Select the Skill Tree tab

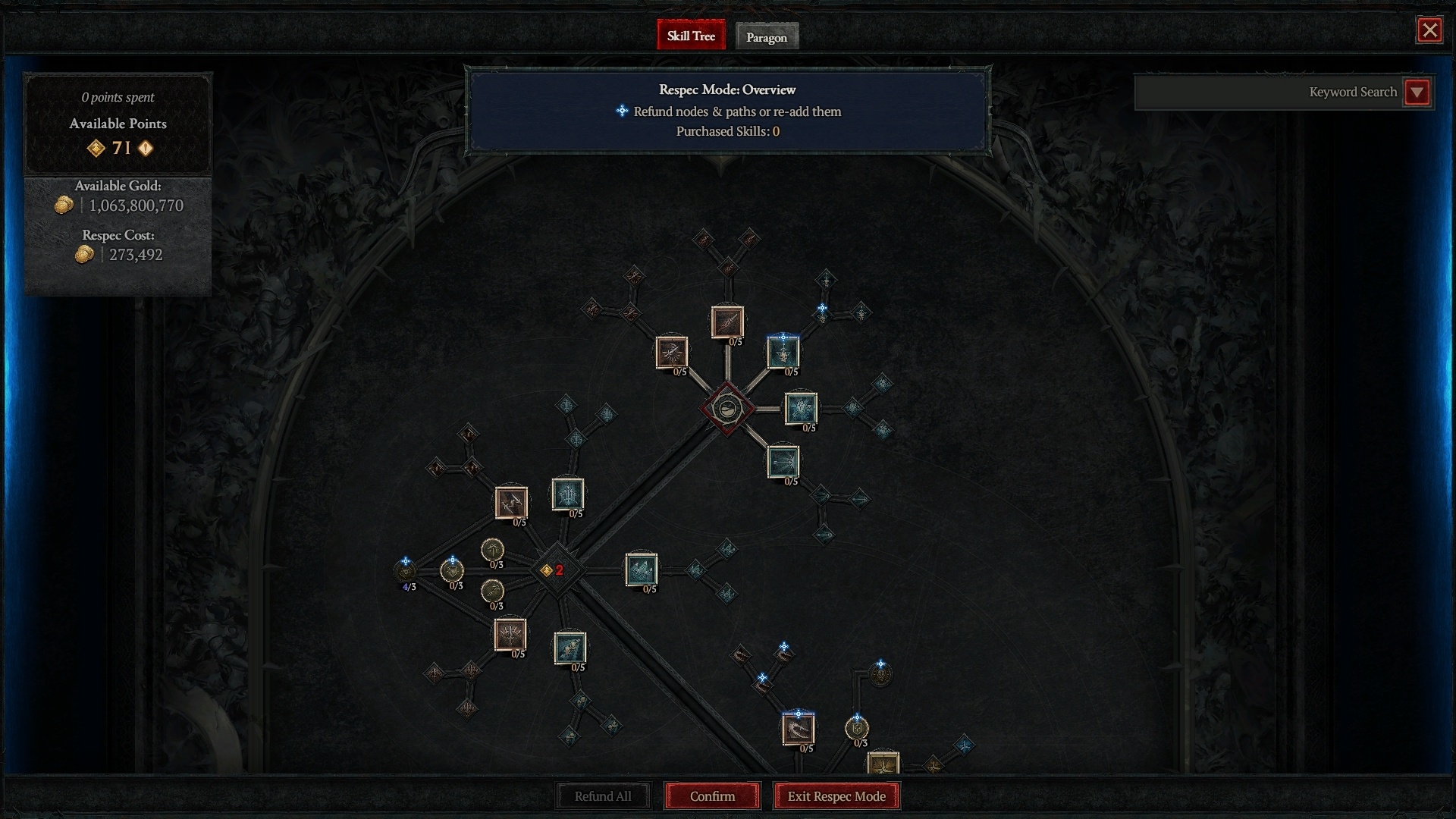click(x=691, y=35)
